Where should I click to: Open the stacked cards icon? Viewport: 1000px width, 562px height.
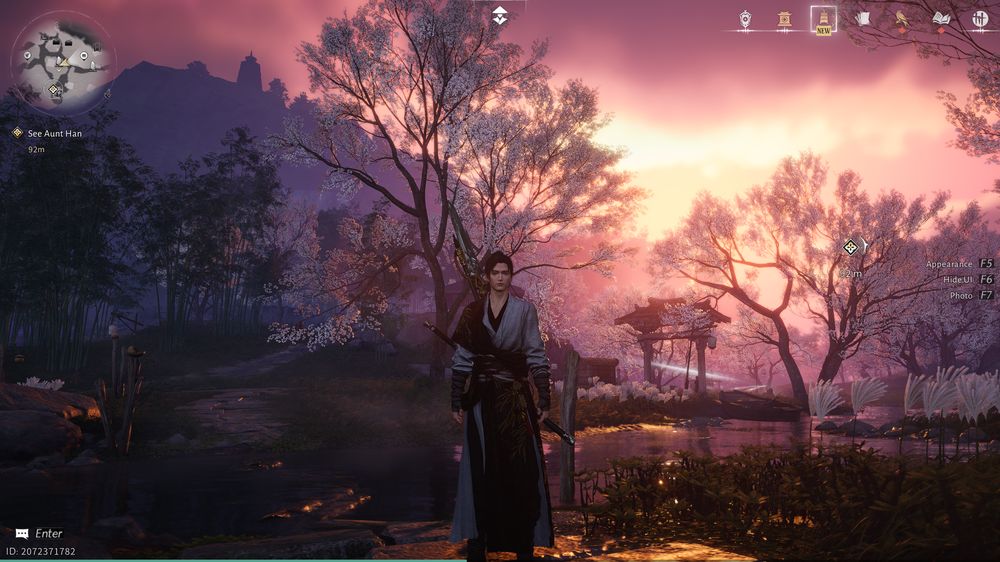[x=863, y=18]
